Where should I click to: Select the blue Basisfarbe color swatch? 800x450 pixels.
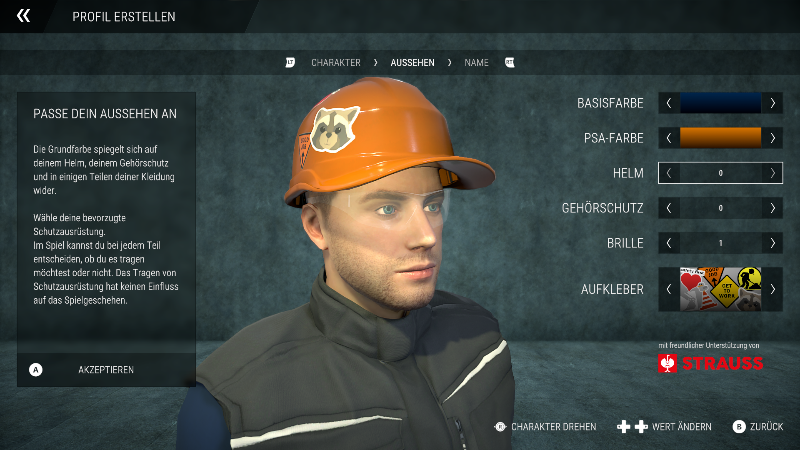(x=720, y=103)
